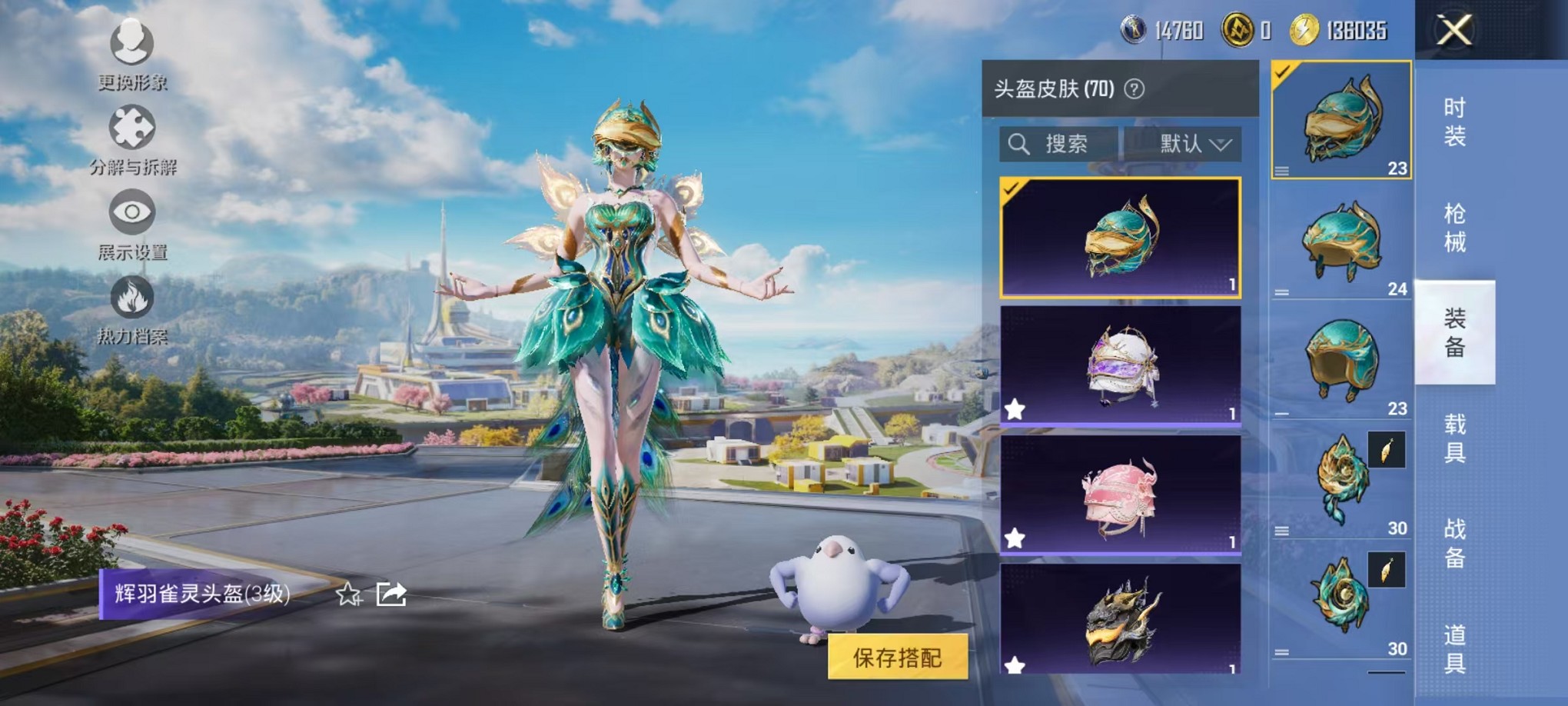Click the search magnifier icon
Image resolution: width=1568 pixels, height=706 pixels.
pos(1020,143)
